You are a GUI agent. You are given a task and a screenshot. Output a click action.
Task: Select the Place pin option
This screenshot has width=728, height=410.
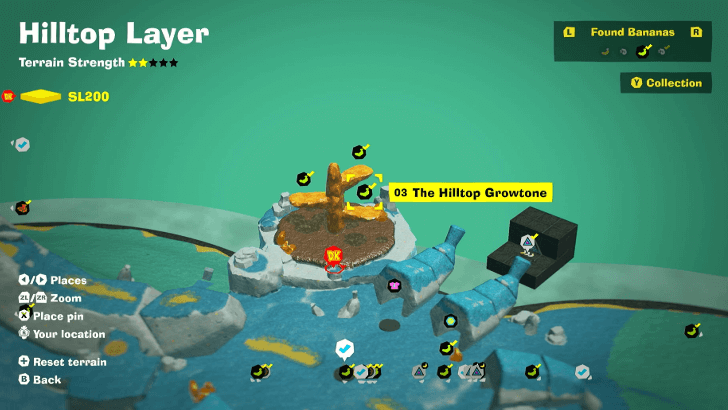[x=62, y=316]
